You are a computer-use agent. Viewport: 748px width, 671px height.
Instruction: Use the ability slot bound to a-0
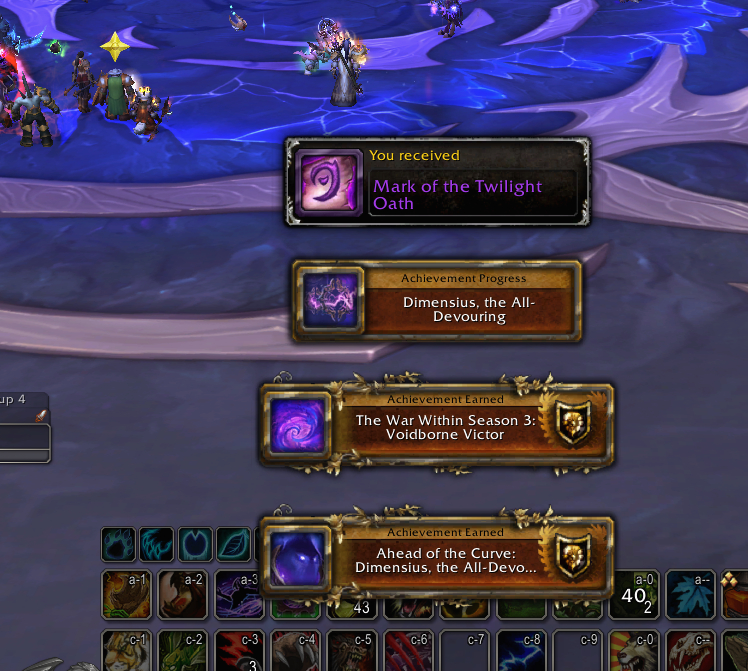(x=634, y=594)
